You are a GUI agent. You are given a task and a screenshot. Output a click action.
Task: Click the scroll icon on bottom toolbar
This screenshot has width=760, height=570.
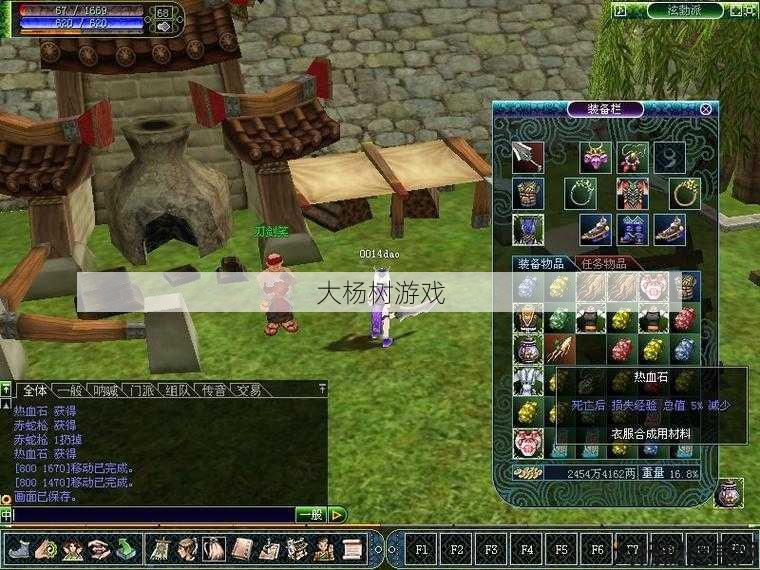[x=351, y=549]
